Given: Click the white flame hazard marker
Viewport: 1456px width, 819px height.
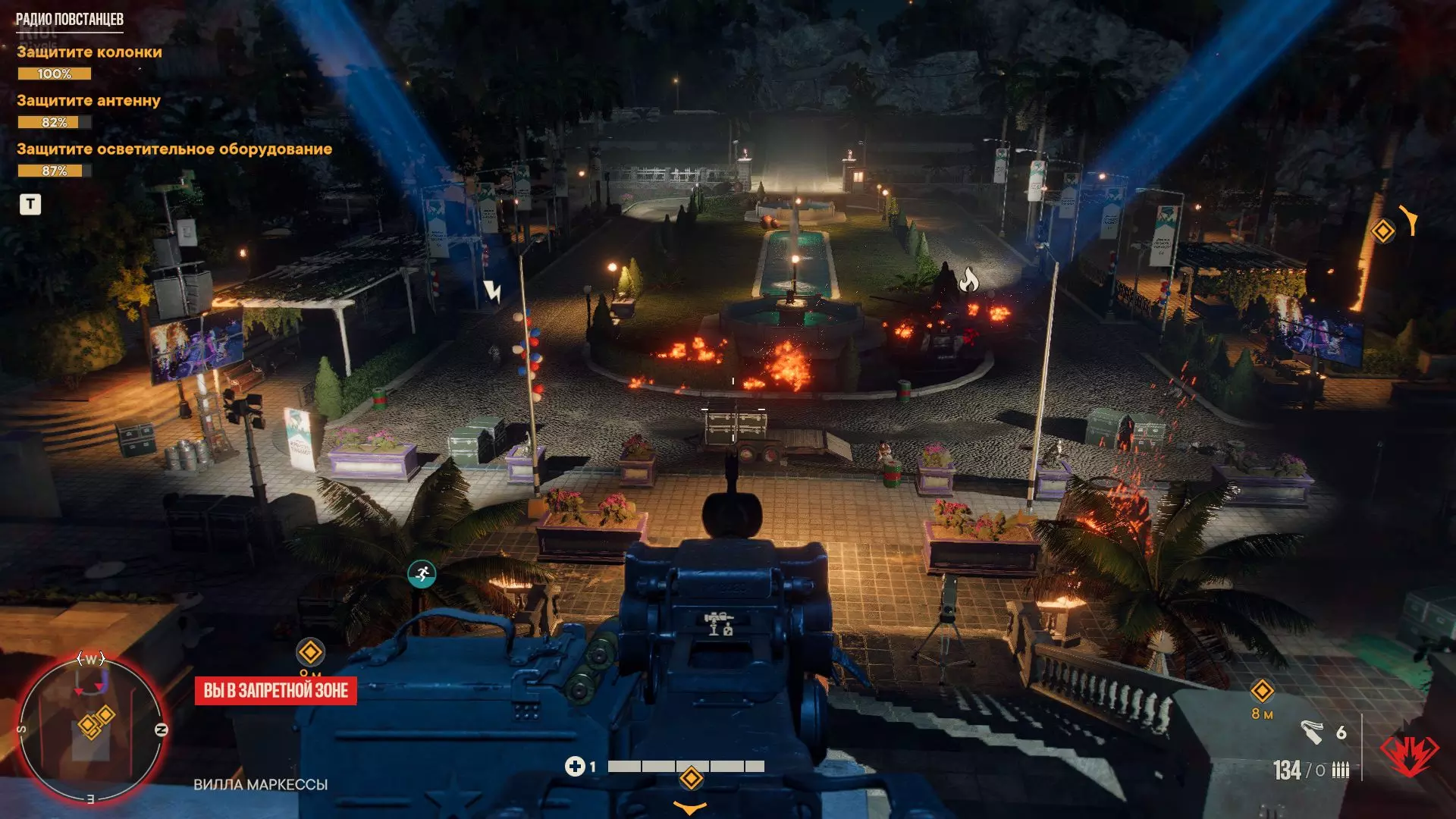Looking at the screenshot, I should [968, 281].
